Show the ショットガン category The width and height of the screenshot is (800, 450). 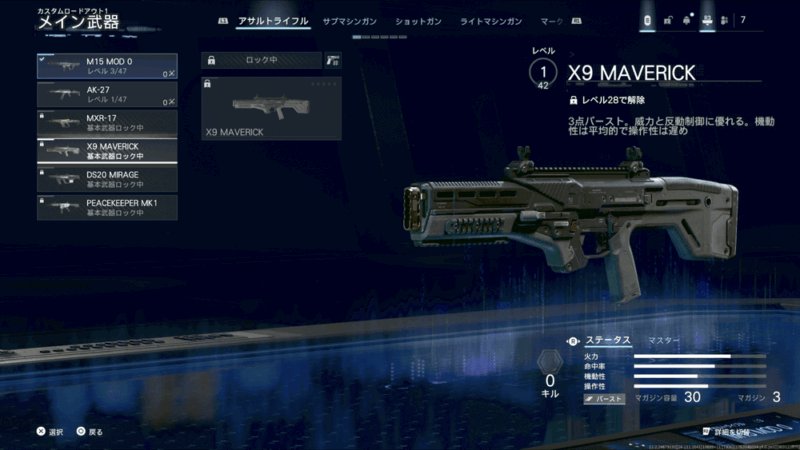pos(419,20)
